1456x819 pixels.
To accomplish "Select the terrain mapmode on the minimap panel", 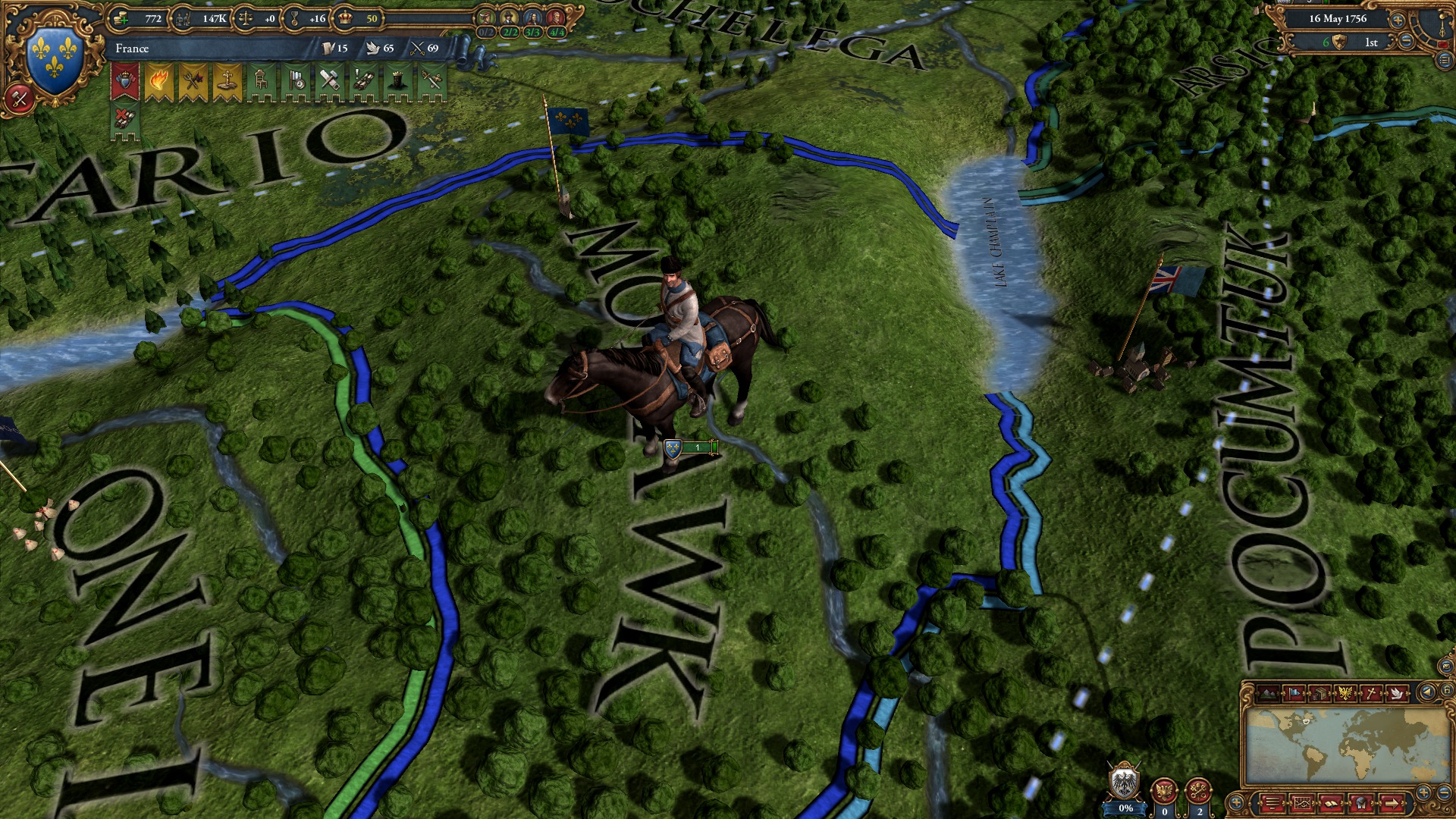I will [1267, 692].
